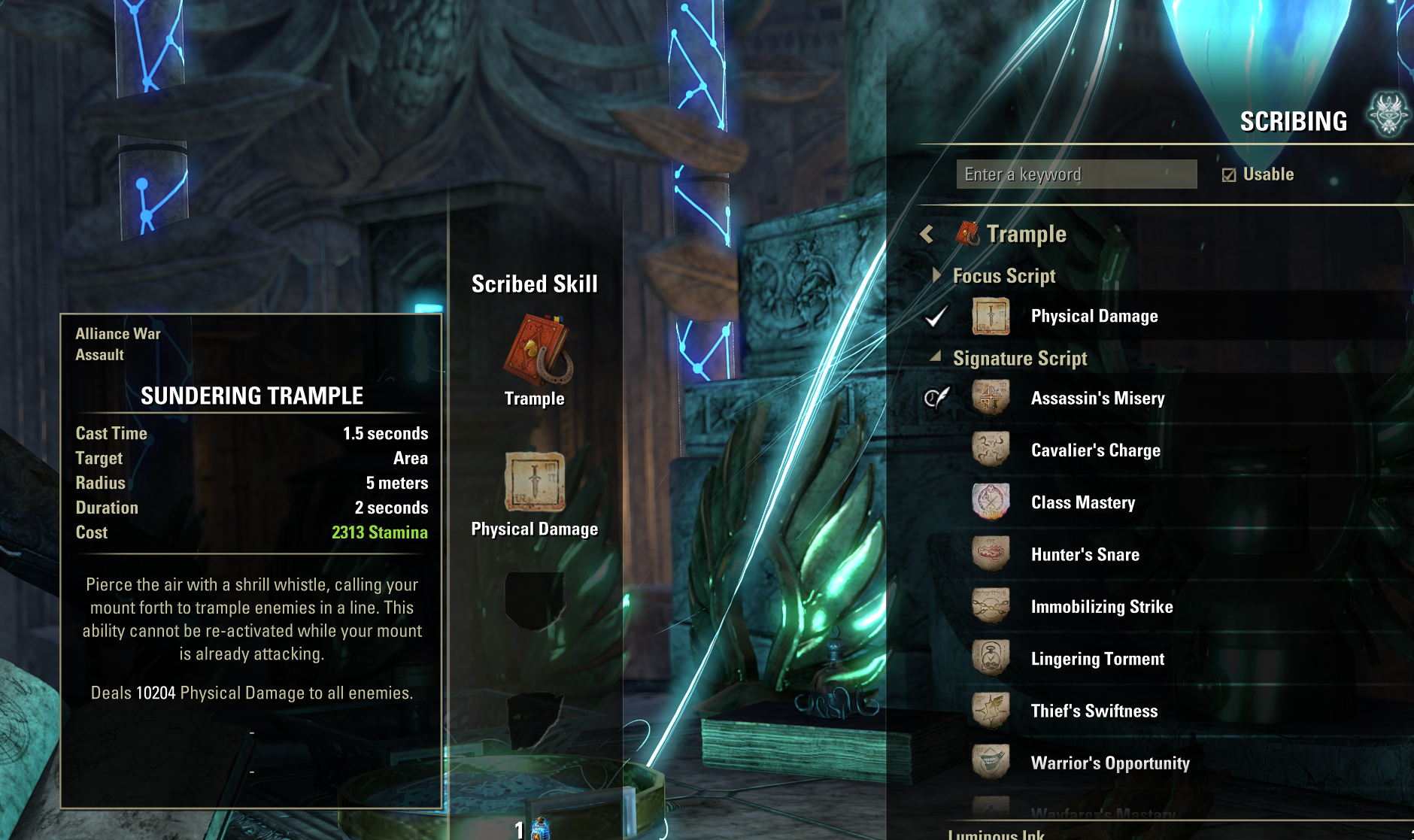Select the Physical Damage focus script row

1094,317
